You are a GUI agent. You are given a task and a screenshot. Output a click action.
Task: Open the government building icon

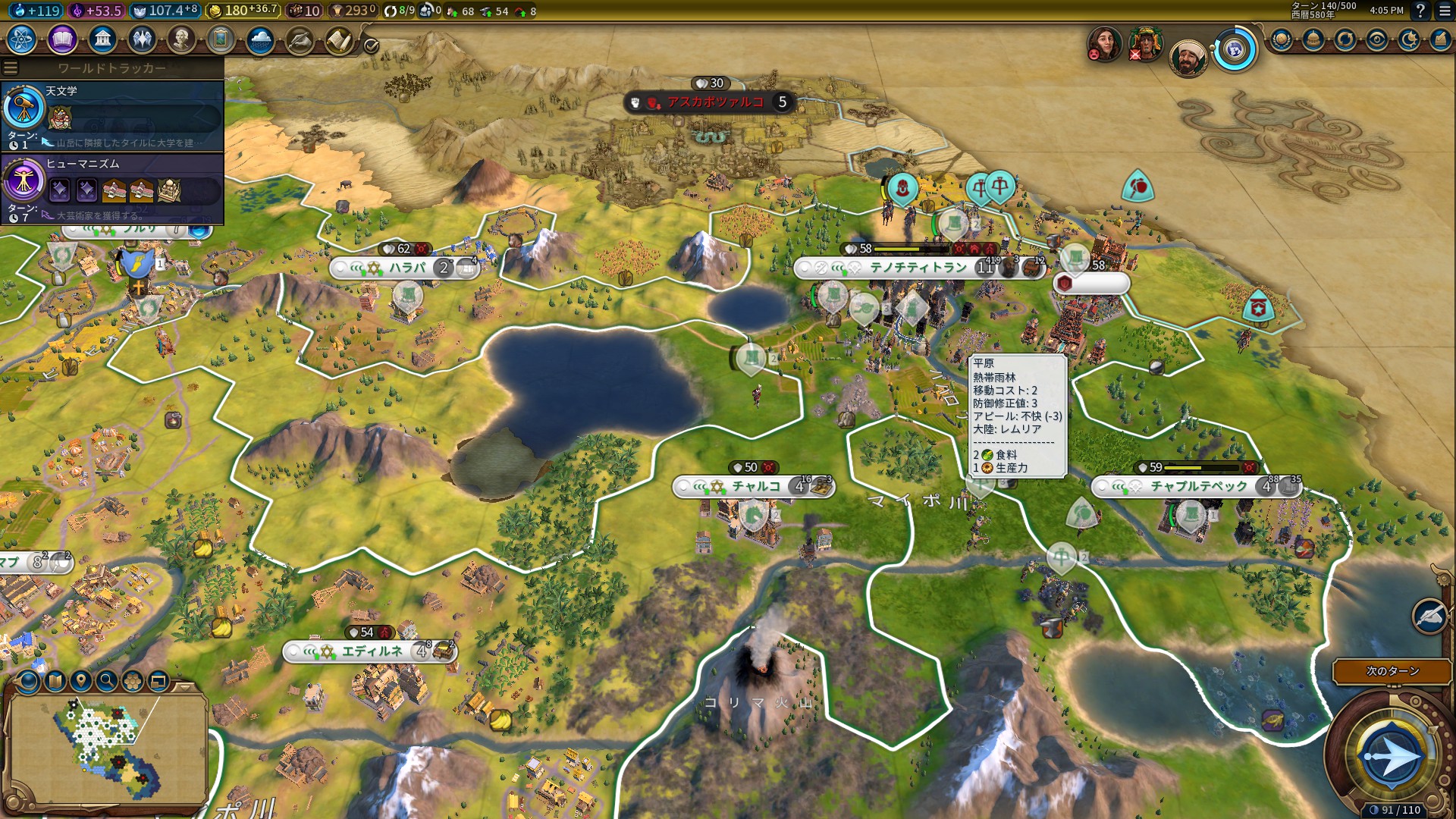(x=102, y=39)
